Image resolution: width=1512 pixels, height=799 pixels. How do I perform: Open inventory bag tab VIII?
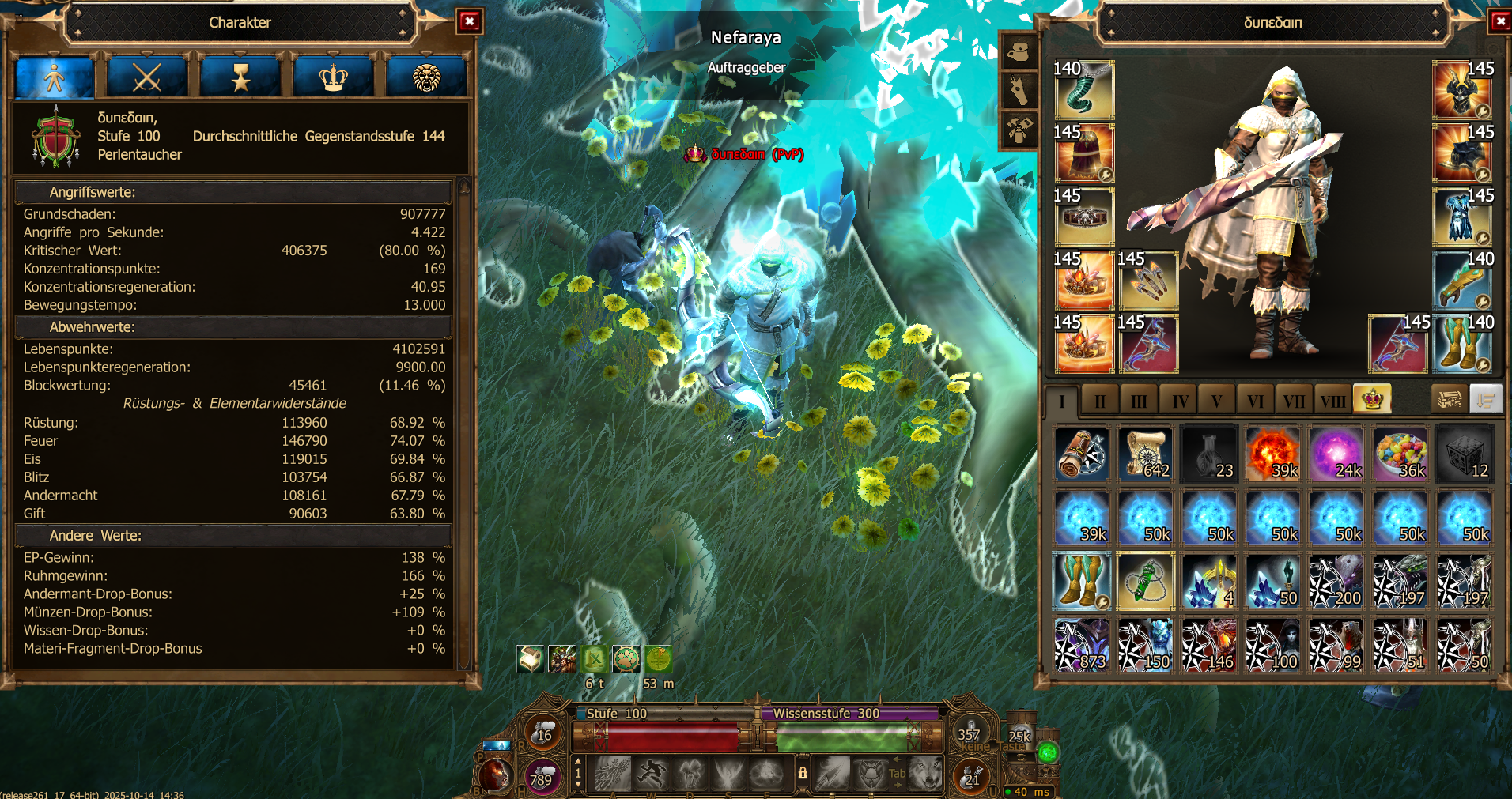[1332, 401]
